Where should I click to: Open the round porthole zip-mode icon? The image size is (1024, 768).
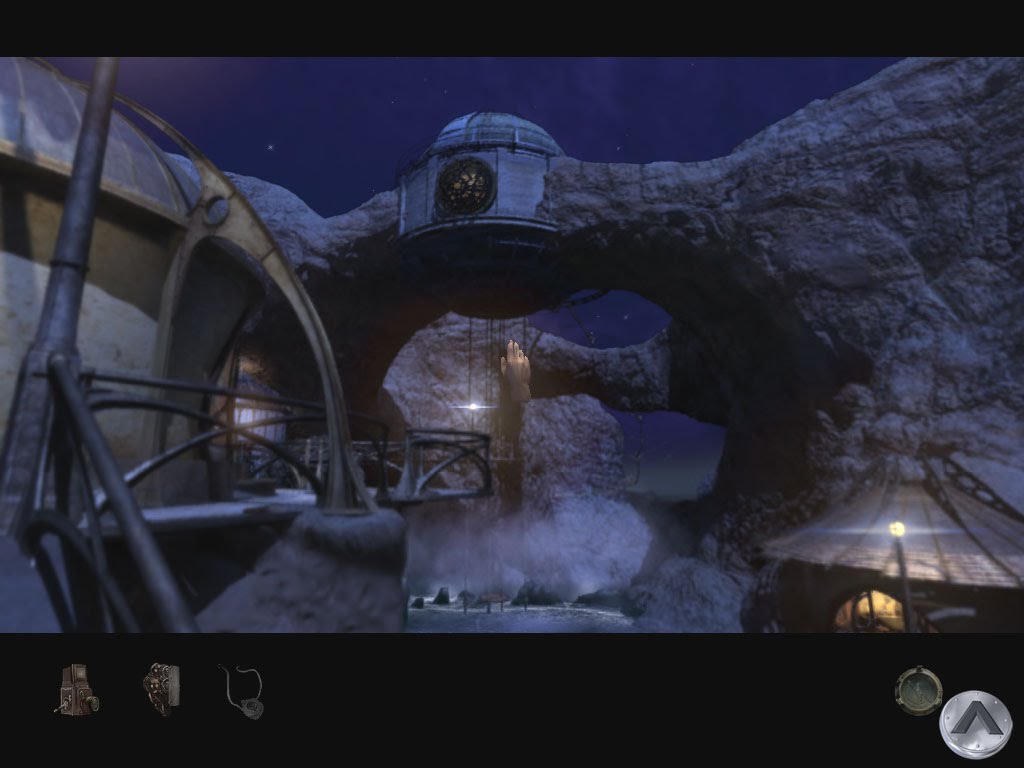[918, 690]
